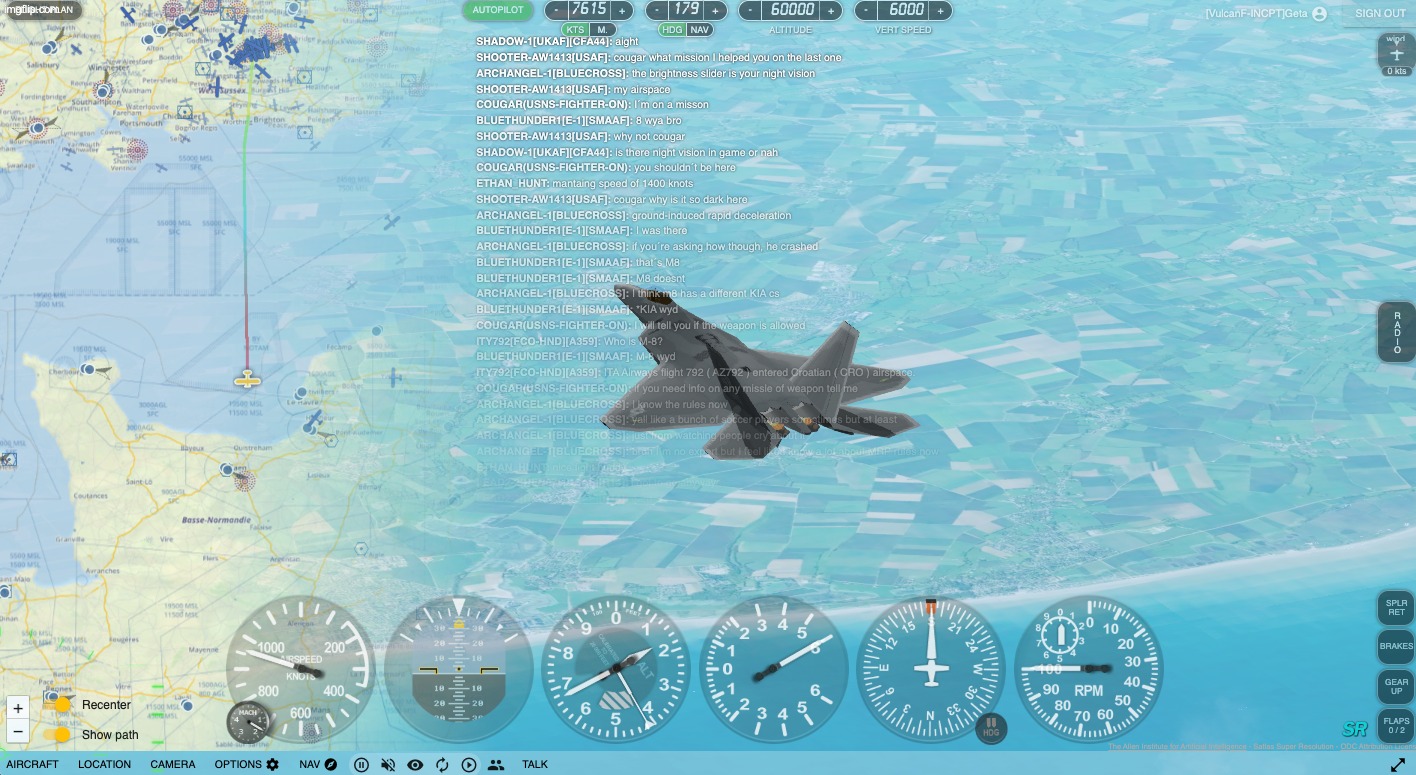
Task: Increase altitude with the plus stepper
Action: (830, 9)
